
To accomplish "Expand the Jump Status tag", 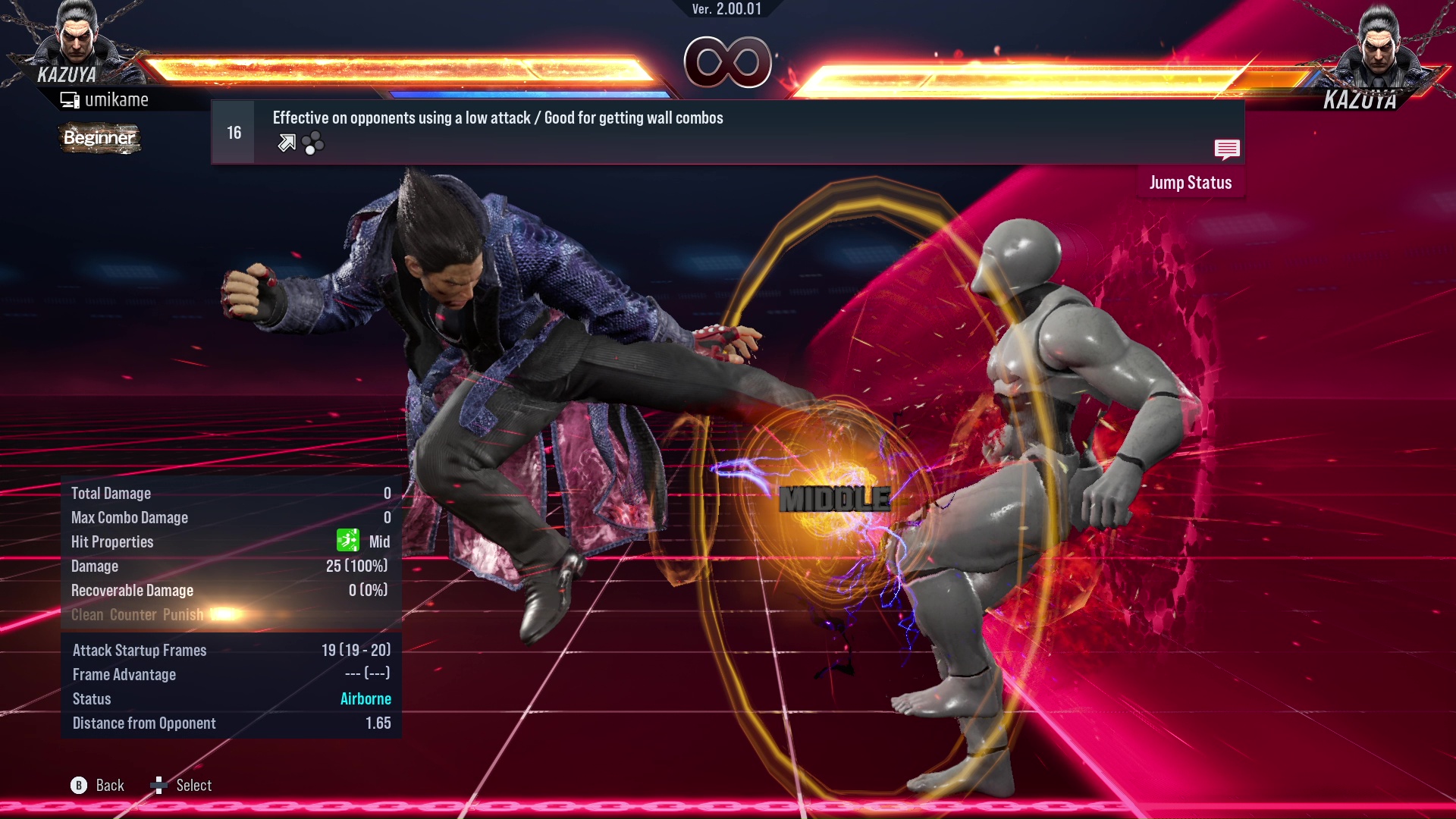I will [1191, 182].
